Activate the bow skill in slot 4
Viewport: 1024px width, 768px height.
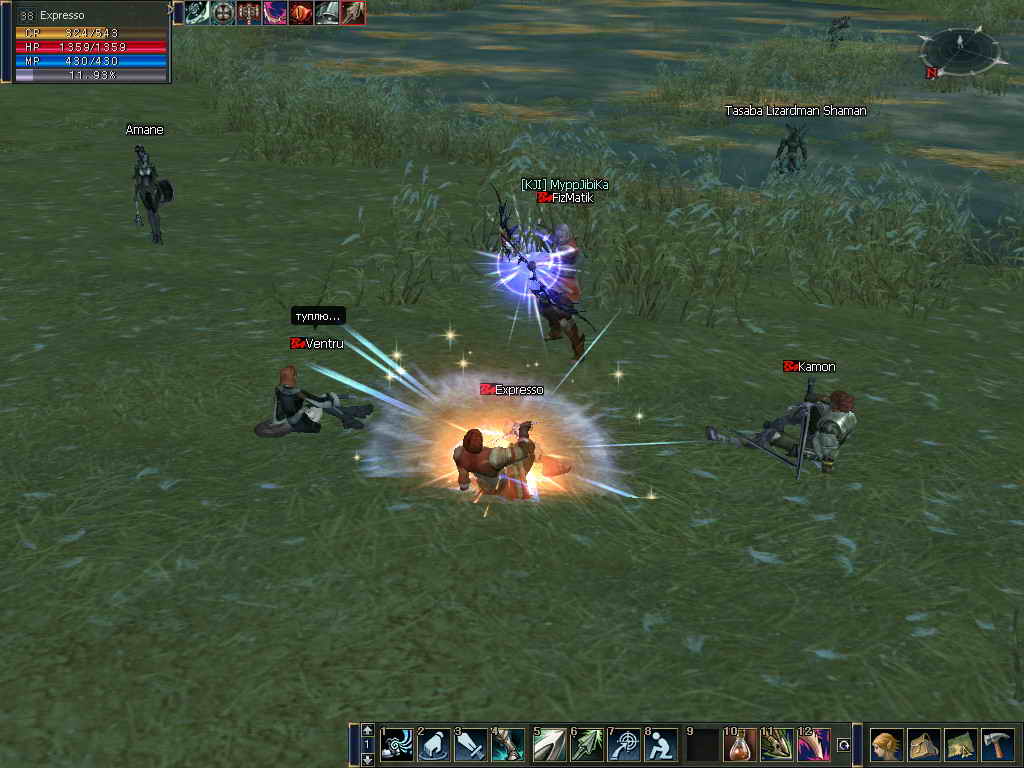507,745
